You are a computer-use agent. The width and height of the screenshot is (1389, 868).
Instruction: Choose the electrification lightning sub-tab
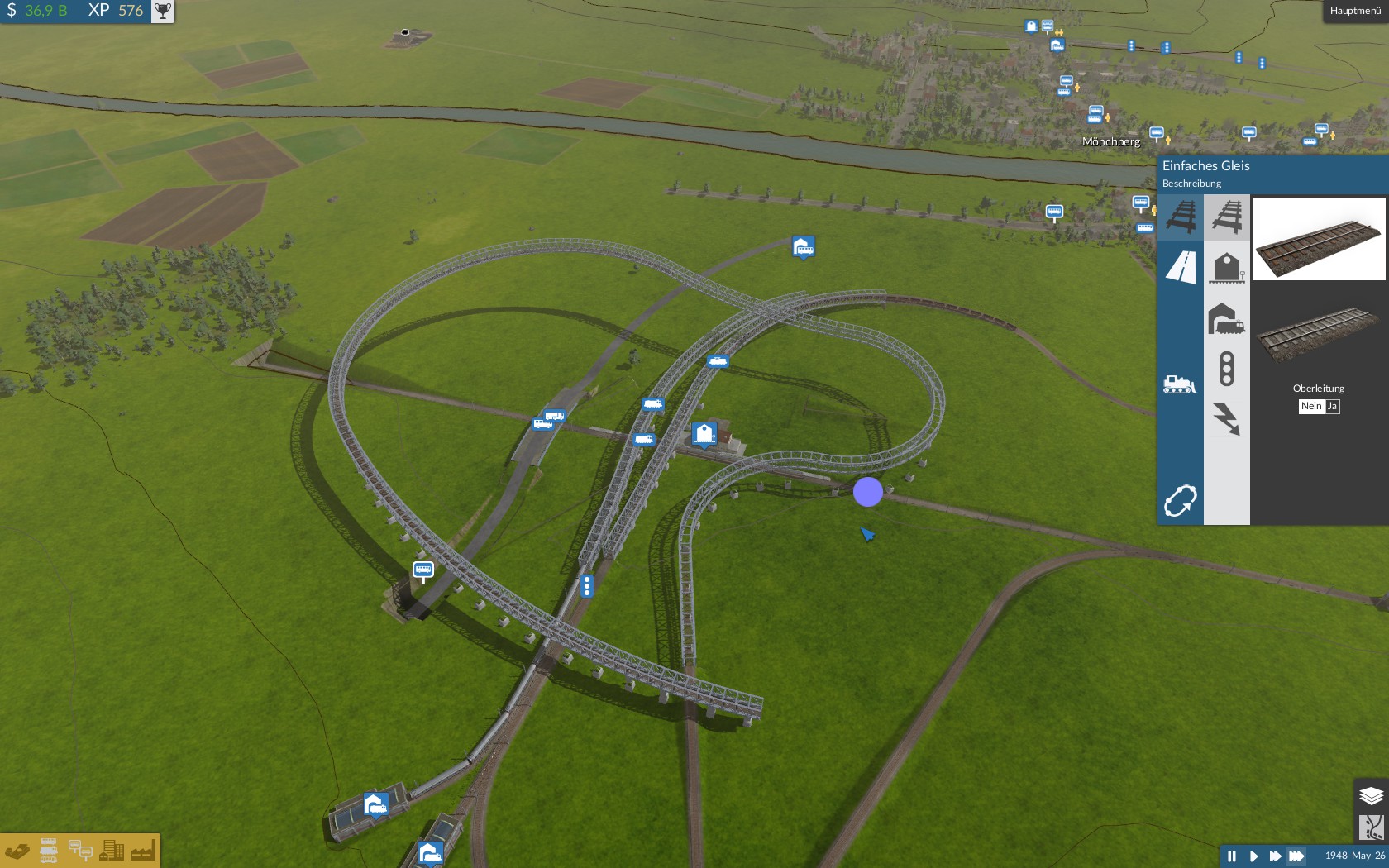point(1227,419)
